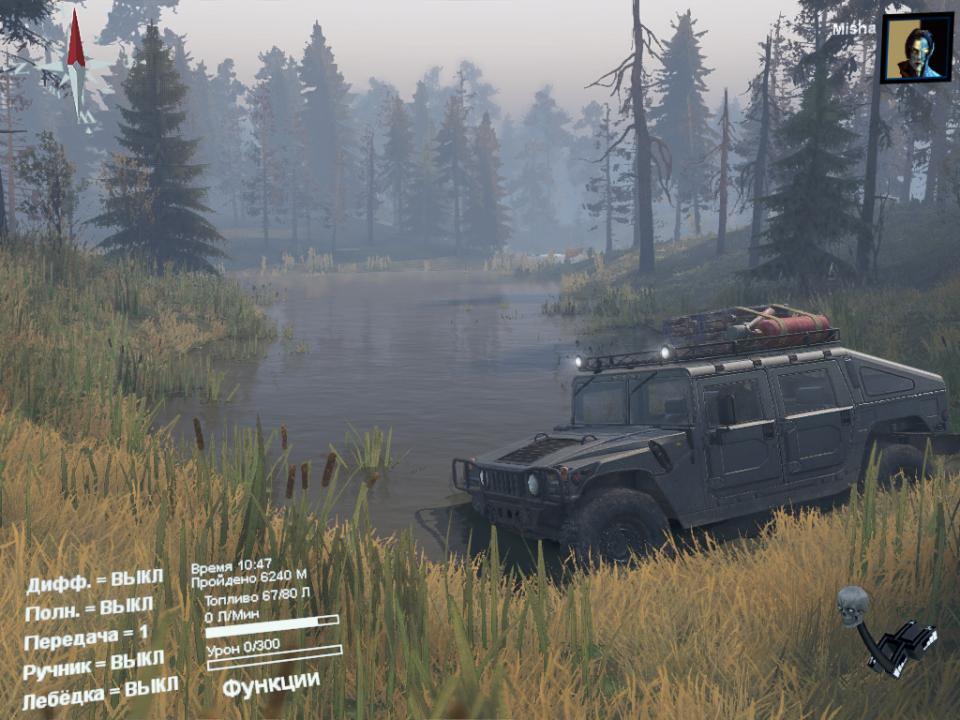This screenshot has width=960, height=720.
Task: Toggle the Лебёдка winch setting
Action: tap(100, 690)
